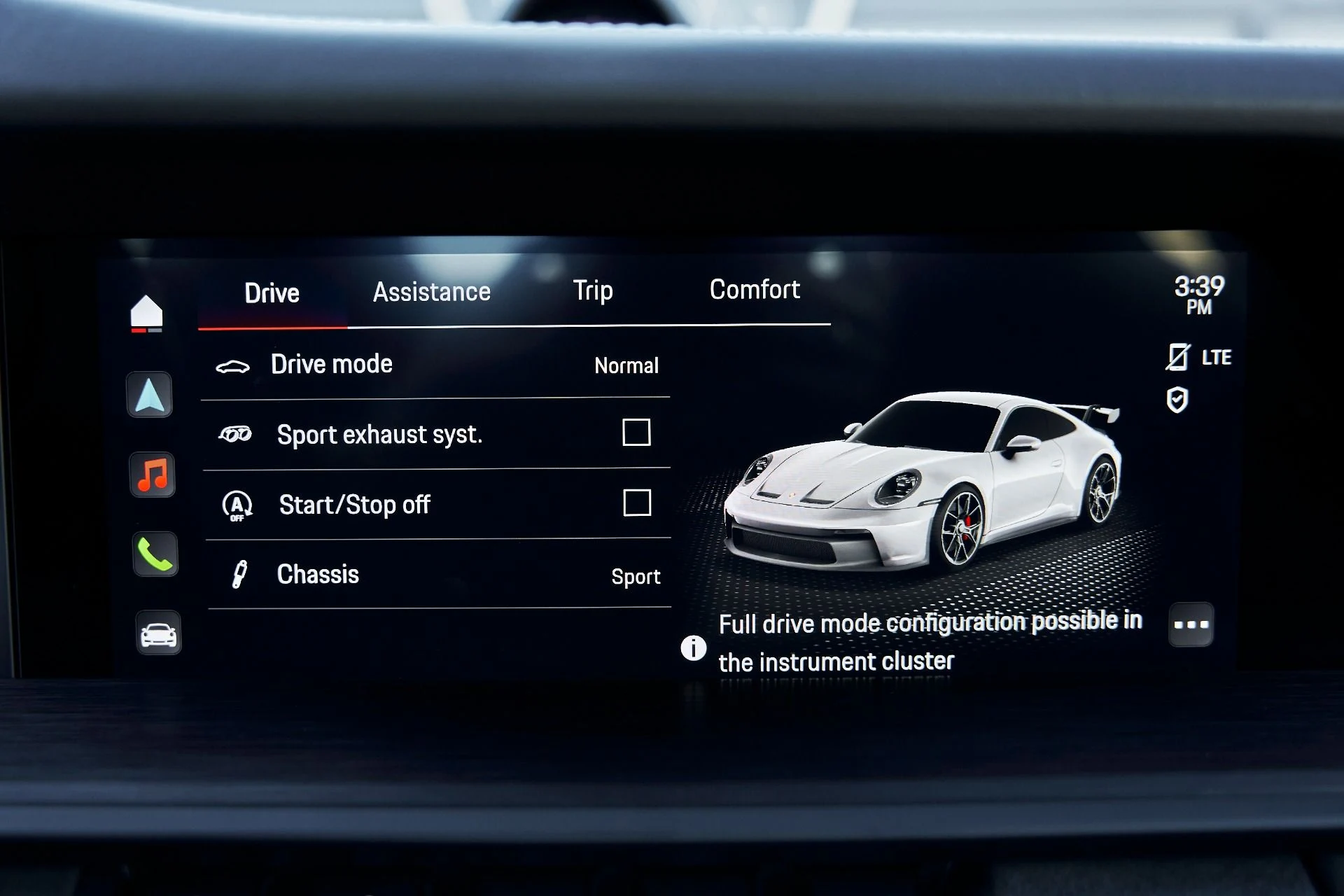Show the Comfort tab
The height and width of the screenshot is (896, 1344).
point(754,290)
